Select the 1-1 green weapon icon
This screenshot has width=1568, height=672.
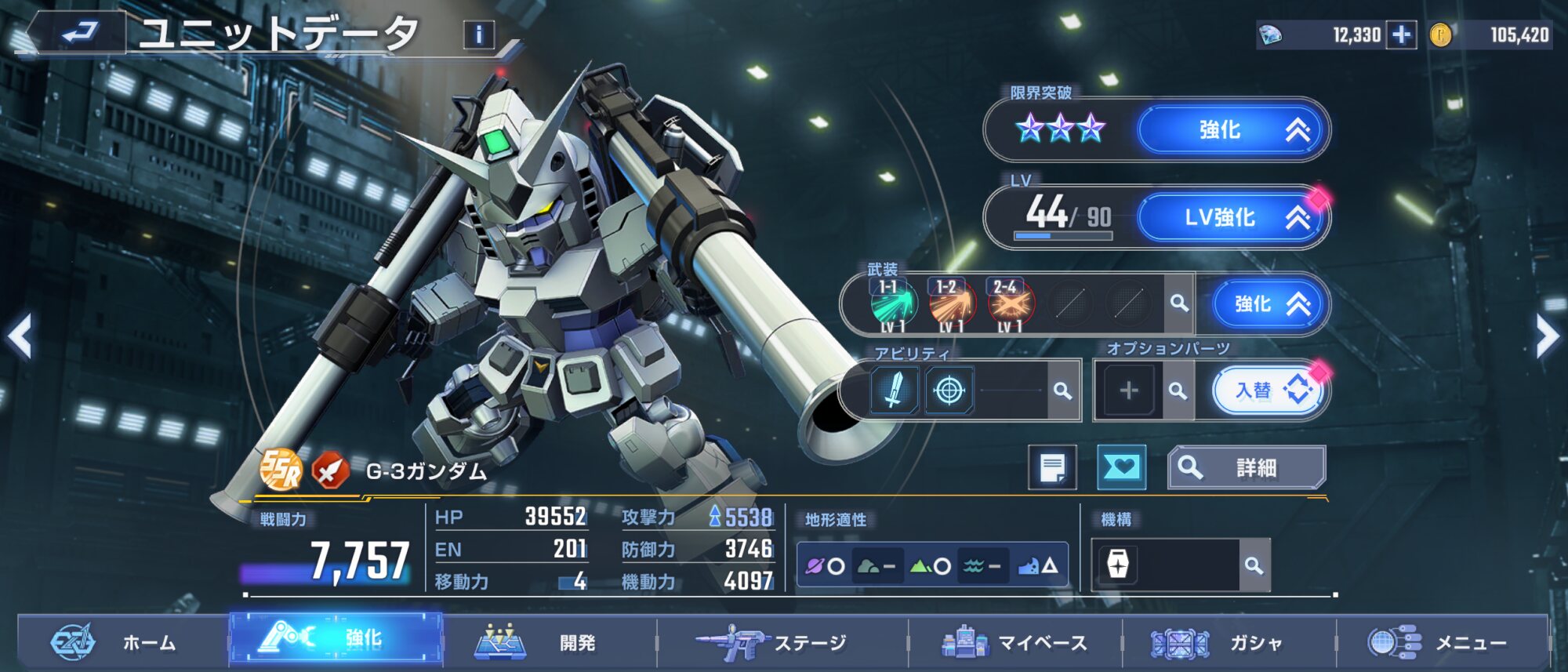[893, 304]
